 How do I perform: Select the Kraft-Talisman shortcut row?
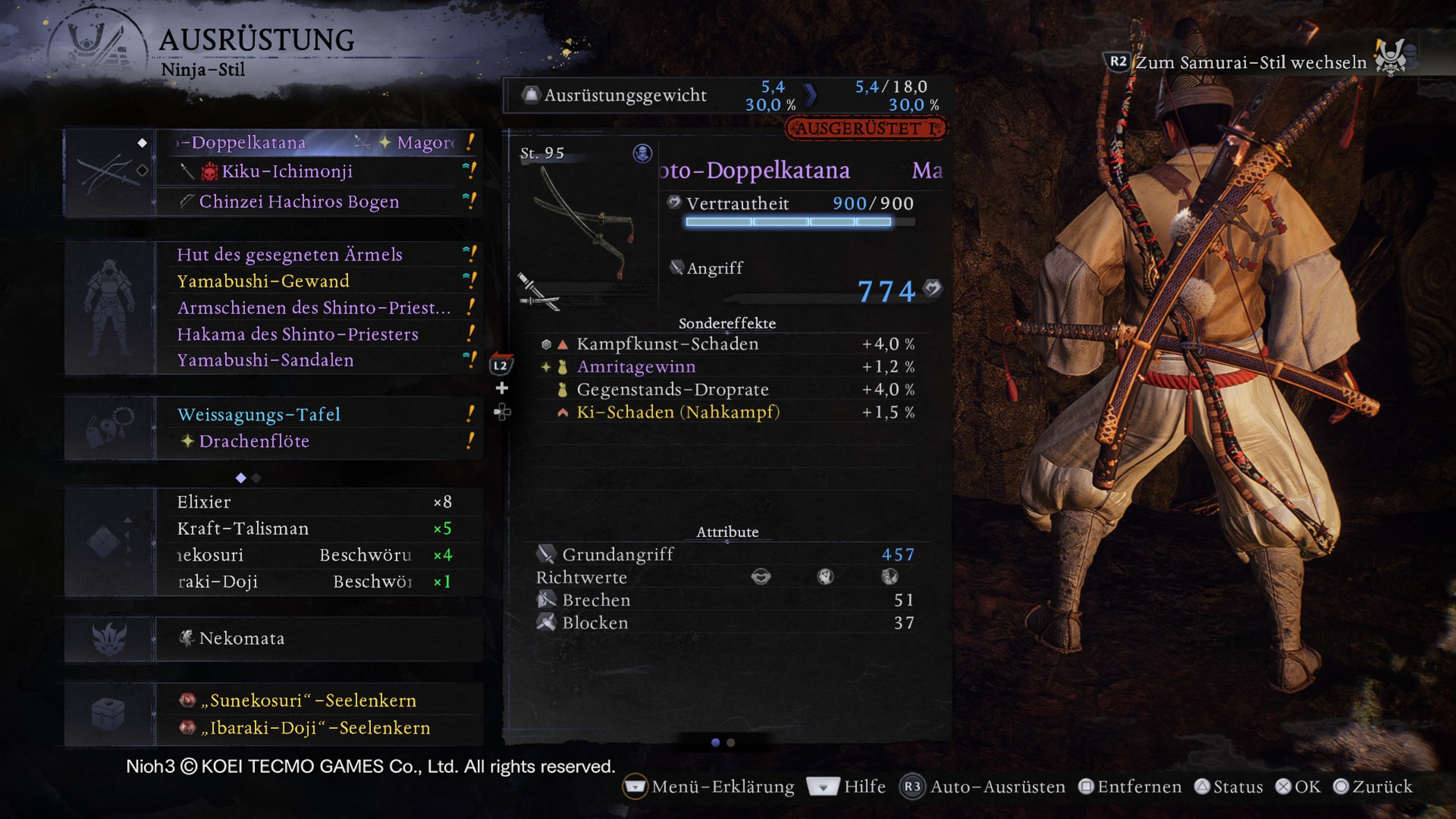[318, 528]
